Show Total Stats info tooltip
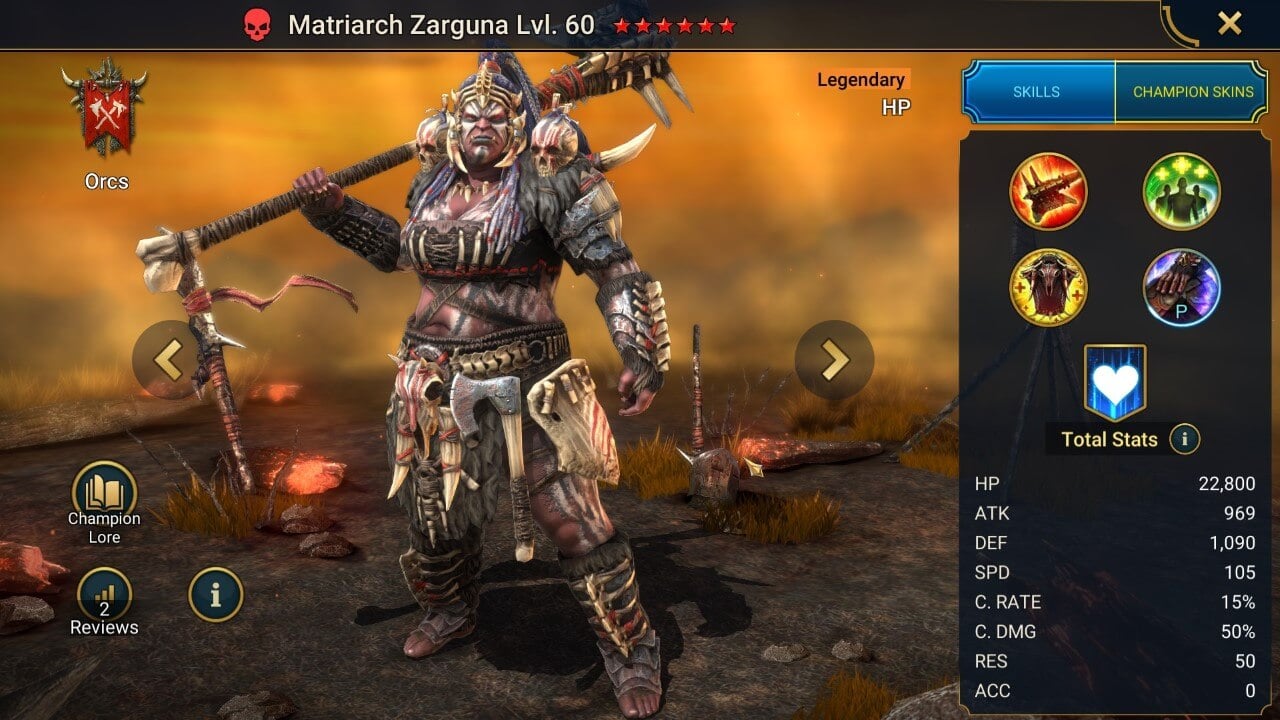 pos(1184,438)
